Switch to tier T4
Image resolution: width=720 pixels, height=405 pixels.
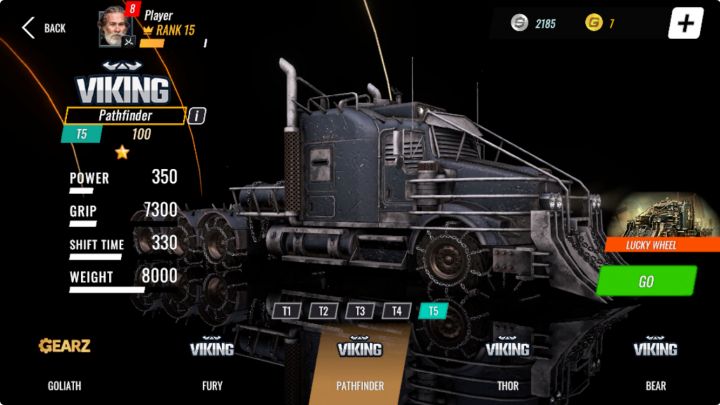(396, 311)
